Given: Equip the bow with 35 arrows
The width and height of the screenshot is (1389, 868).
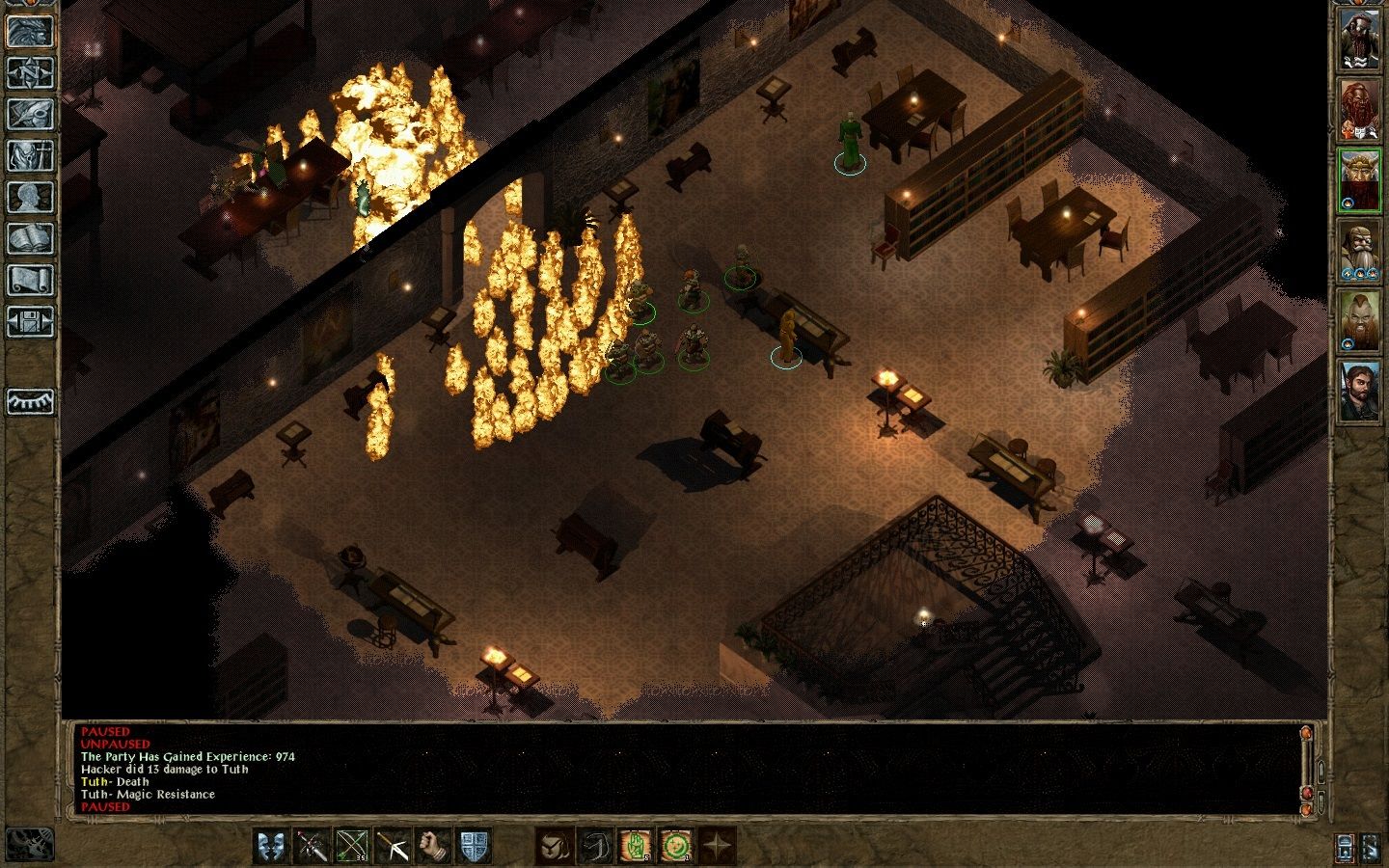Looking at the screenshot, I should click(x=350, y=846).
